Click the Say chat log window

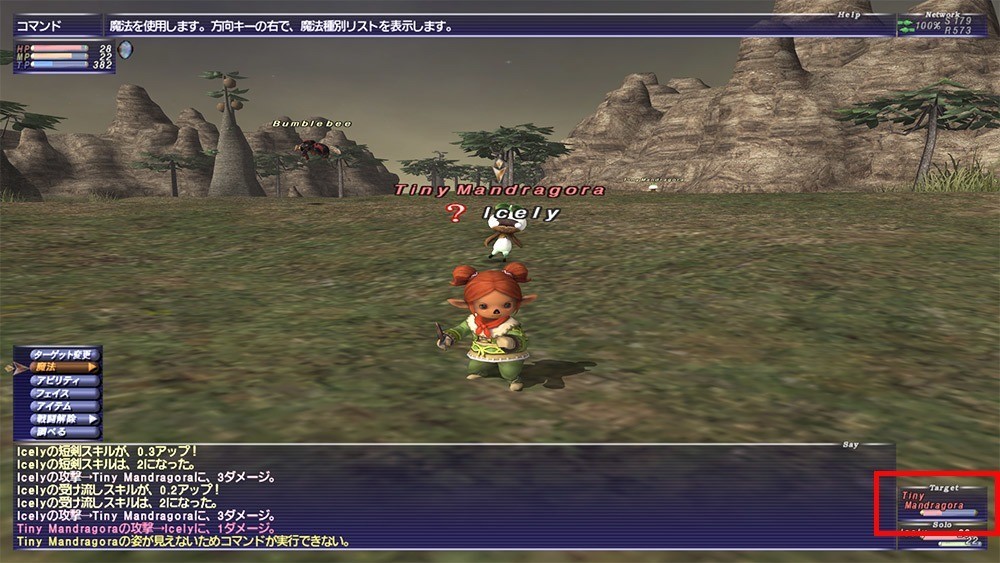click(440, 497)
